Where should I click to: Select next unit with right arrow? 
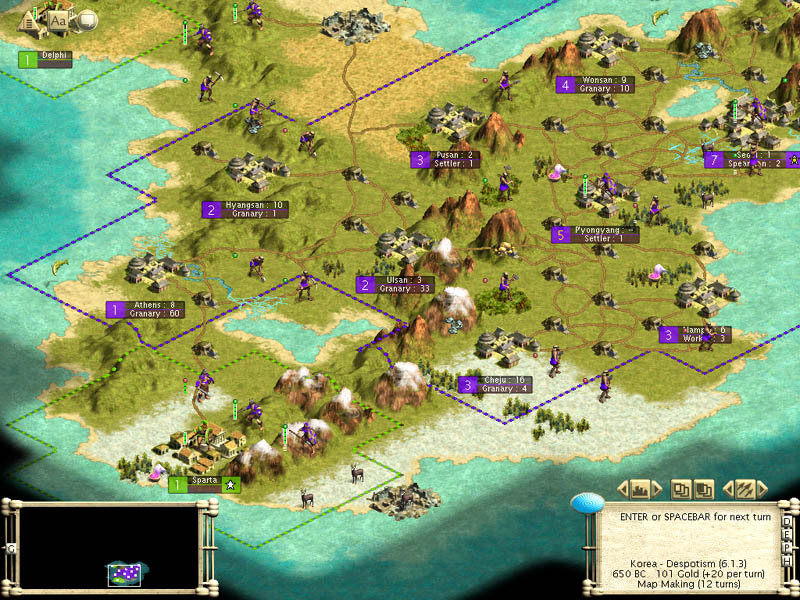(x=763, y=489)
